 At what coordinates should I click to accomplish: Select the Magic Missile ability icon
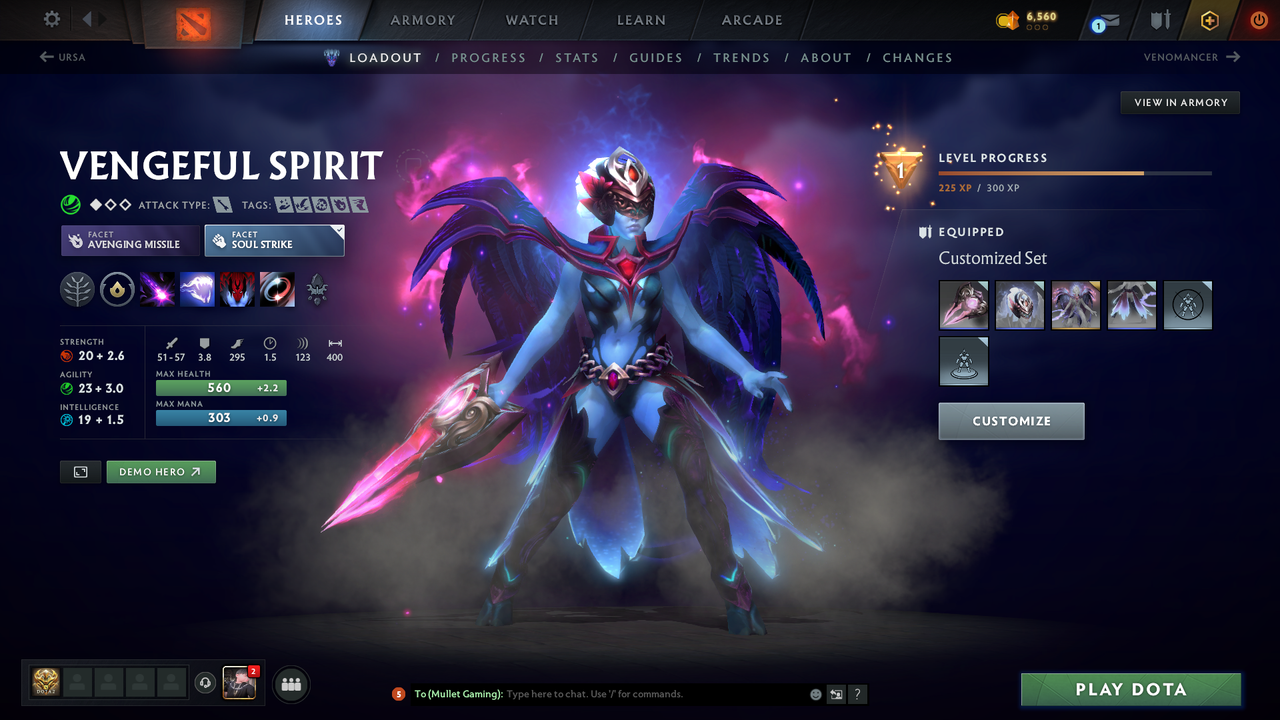[x=157, y=290]
